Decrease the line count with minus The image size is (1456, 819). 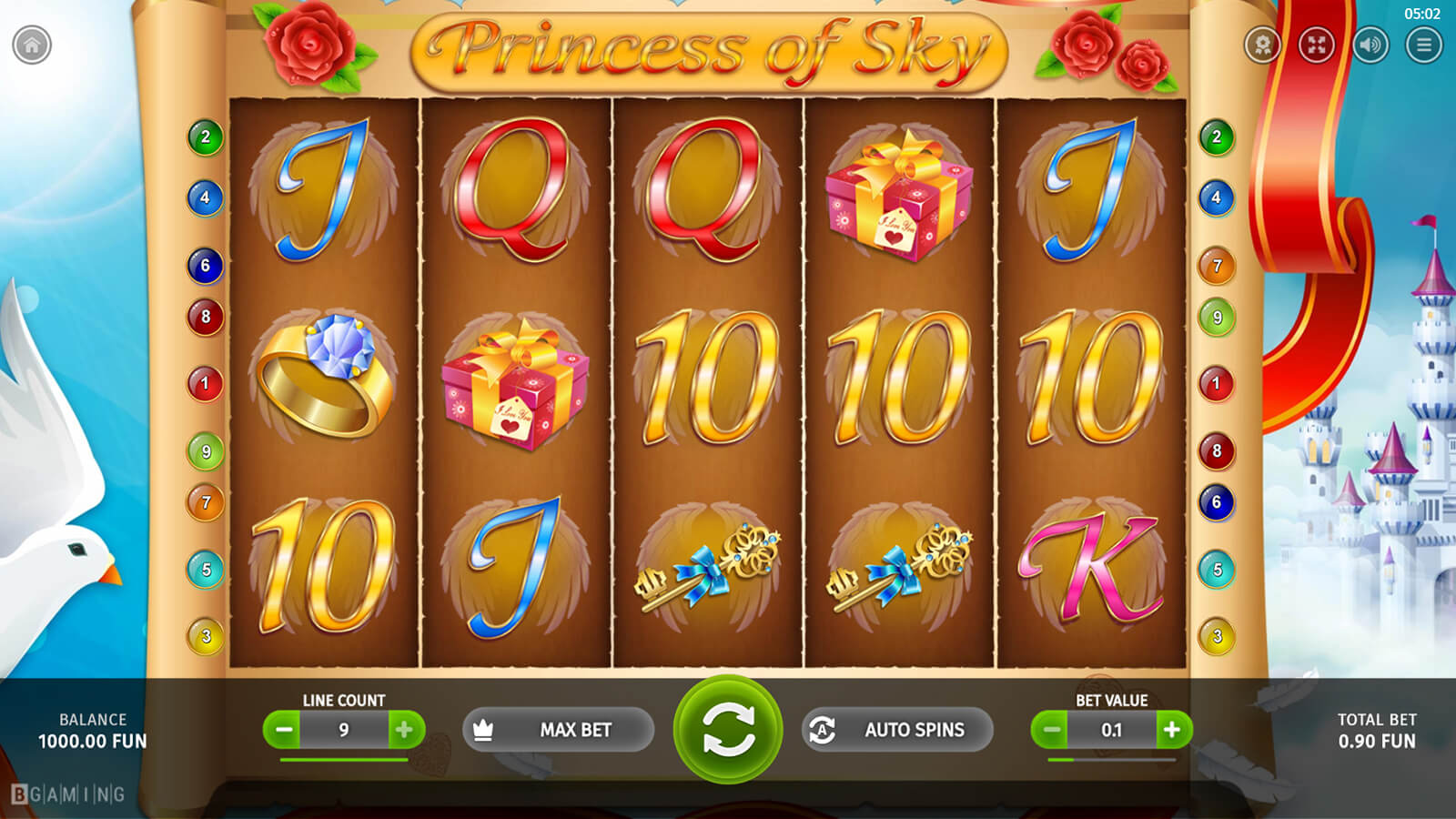pyautogui.click(x=284, y=730)
